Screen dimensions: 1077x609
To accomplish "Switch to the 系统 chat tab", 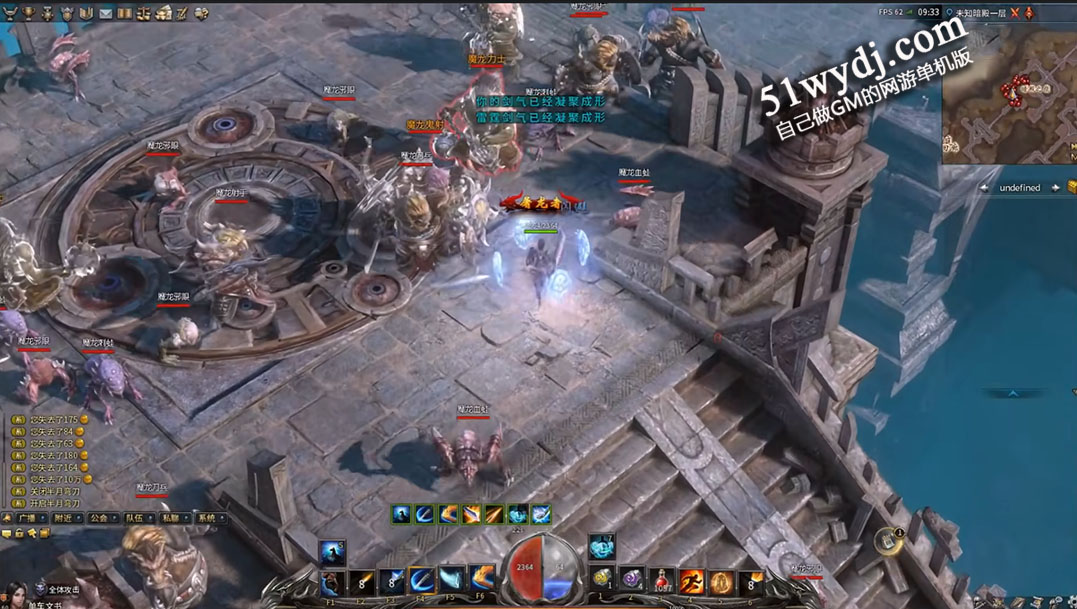I will (x=206, y=518).
